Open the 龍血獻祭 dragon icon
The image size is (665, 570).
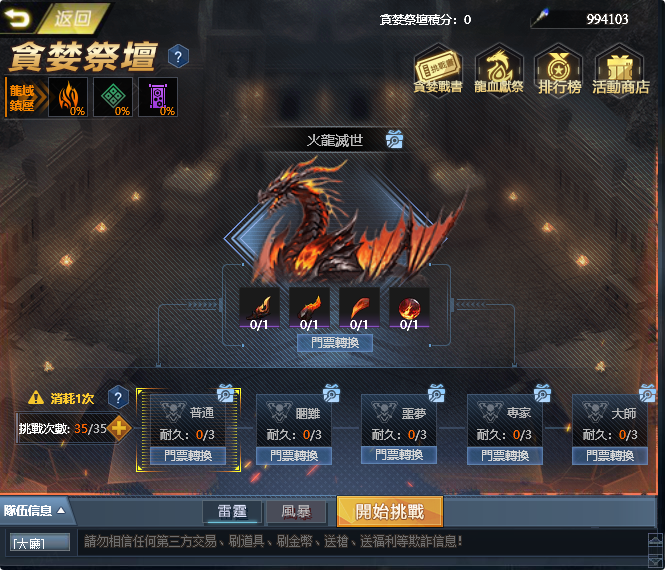coord(497,70)
